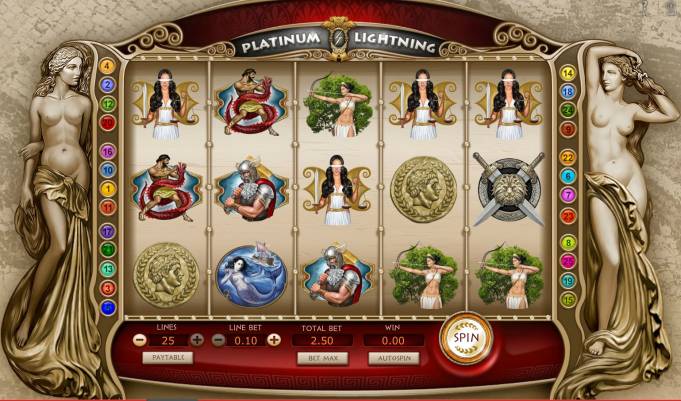
Task: Select the yellow payline 1 marker
Action: tap(108, 188)
